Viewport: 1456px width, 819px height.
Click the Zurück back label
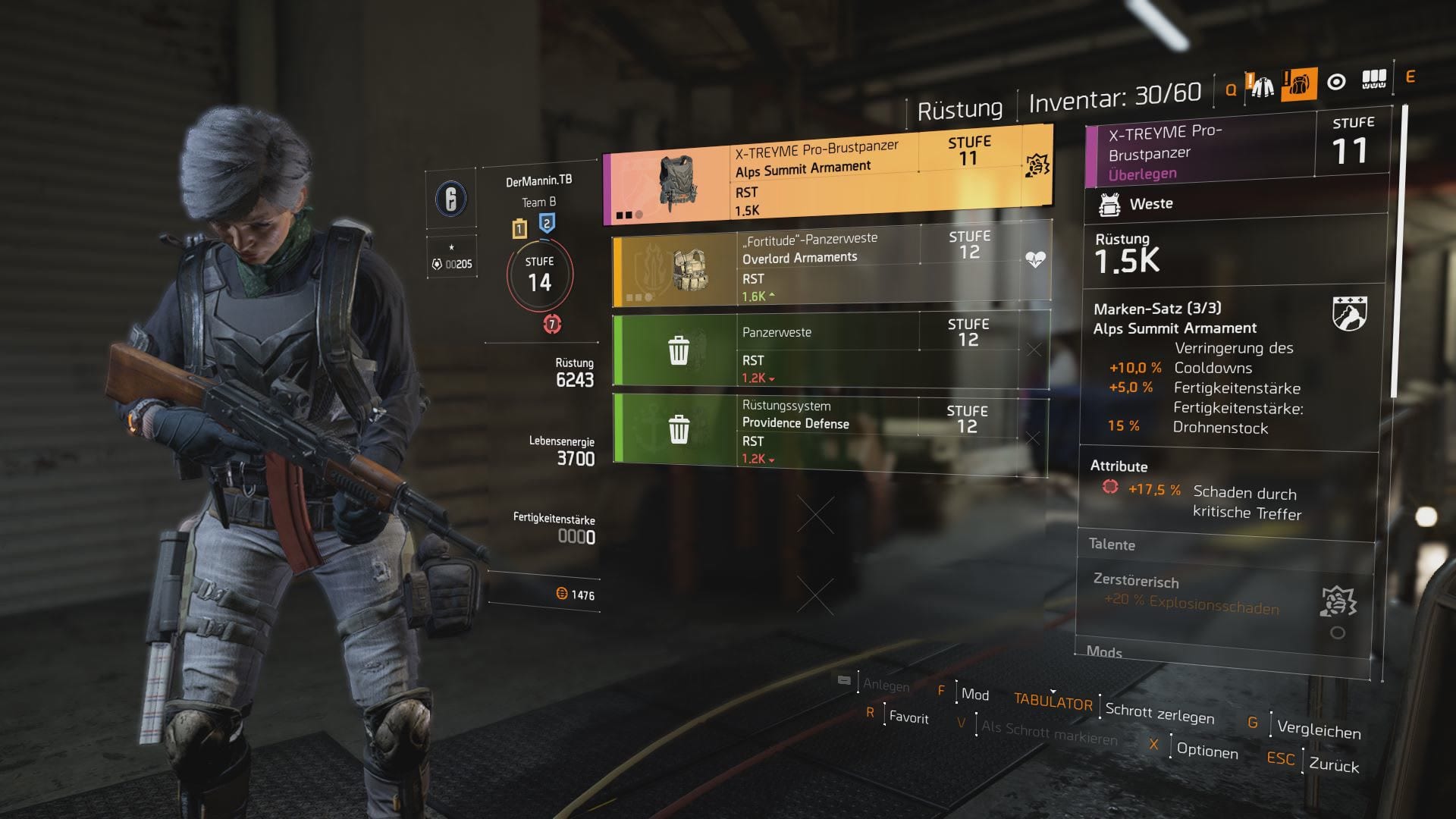[1334, 765]
